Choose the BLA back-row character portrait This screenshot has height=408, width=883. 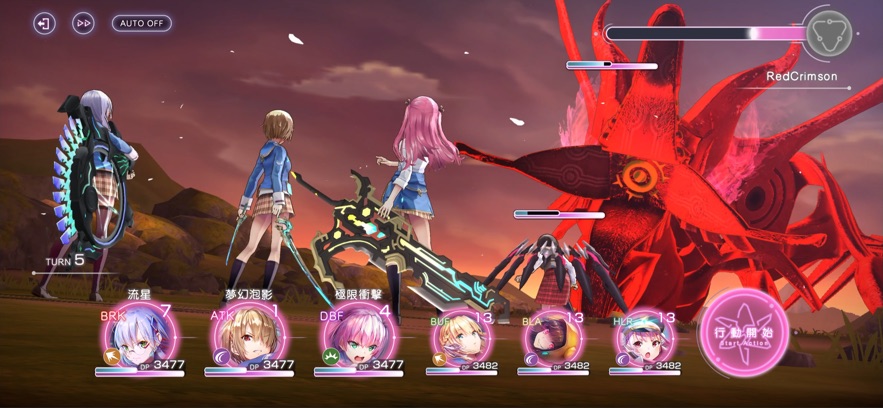point(551,341)
